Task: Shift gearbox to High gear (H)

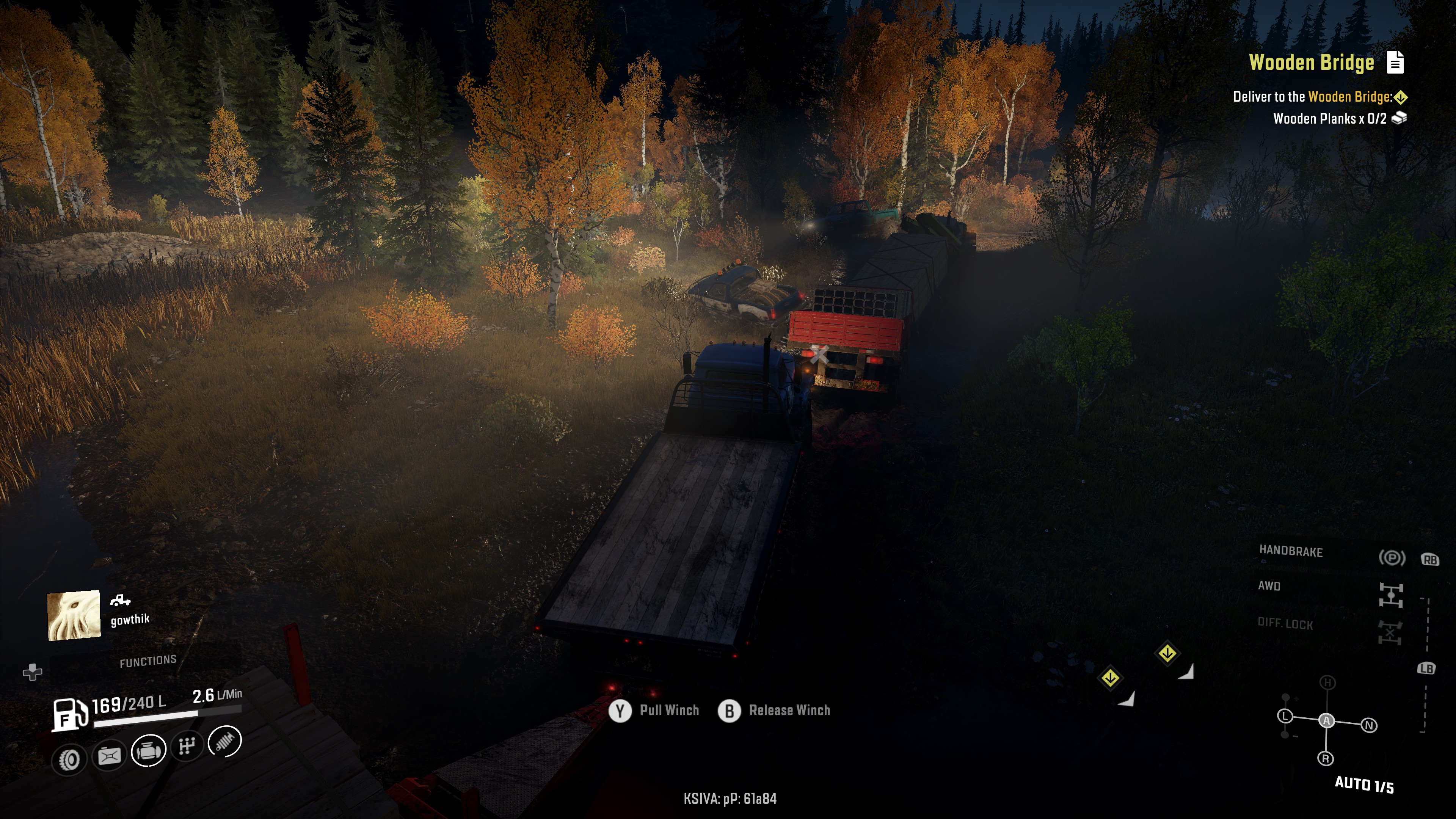Action: (1327, 683)
